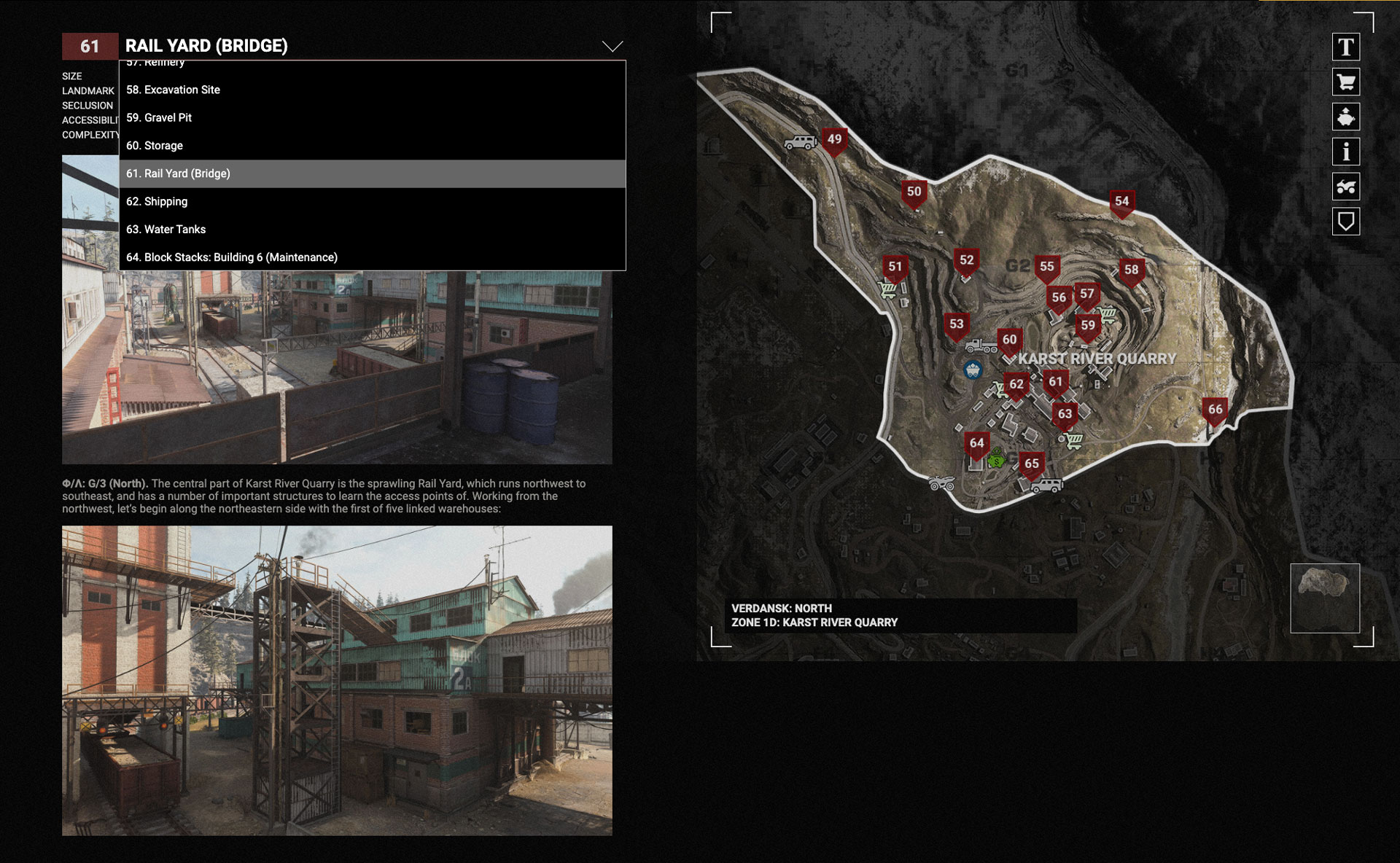Select the highlighted 61. Rail Yard entry

tap(178, 173)
